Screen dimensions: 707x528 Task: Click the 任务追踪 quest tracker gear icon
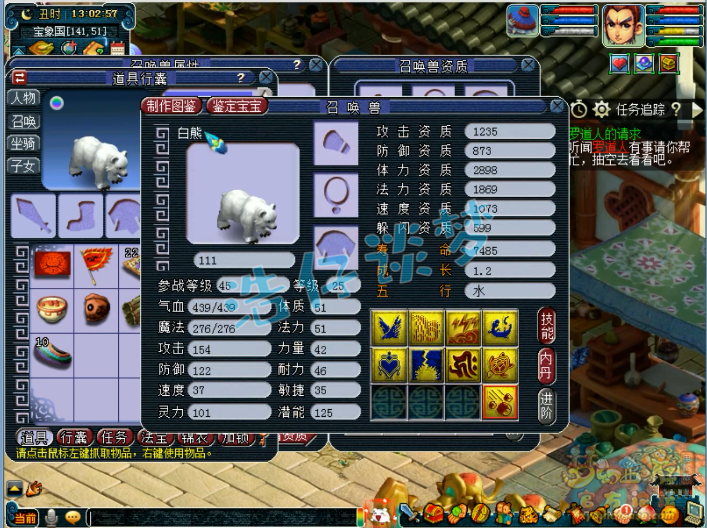click(x=601, y=109)
